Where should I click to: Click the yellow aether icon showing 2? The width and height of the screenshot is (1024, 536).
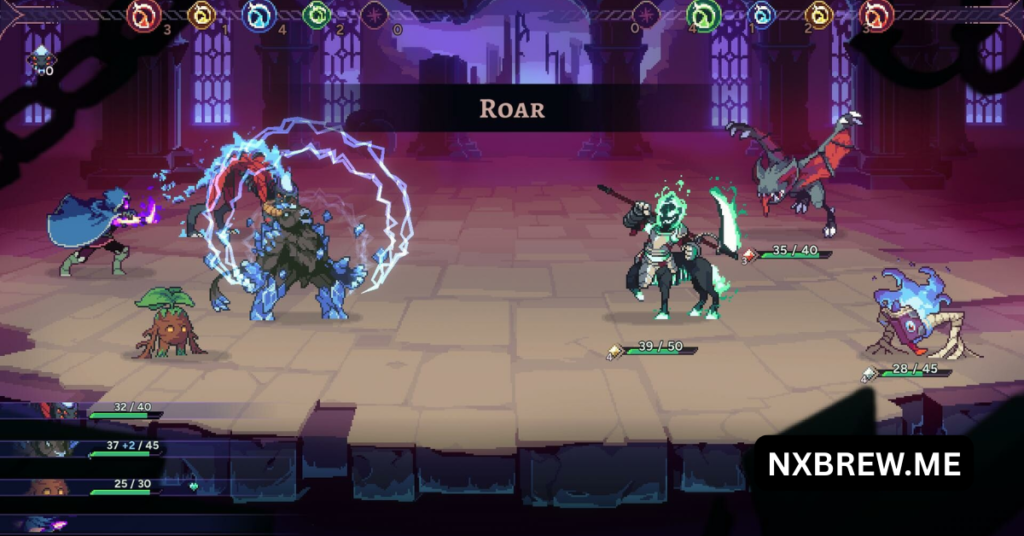(819, 15)
